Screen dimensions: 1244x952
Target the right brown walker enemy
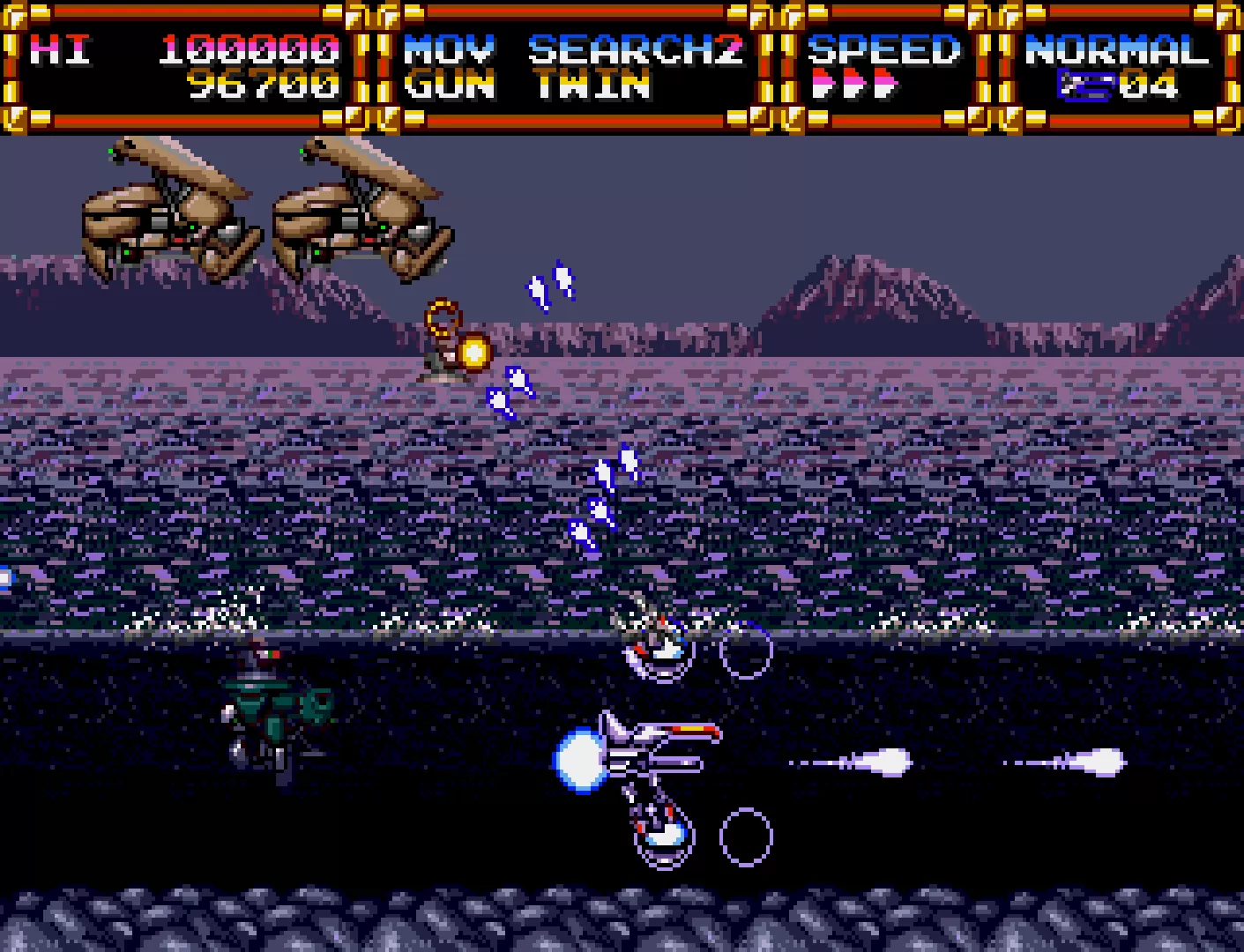(361, 212)
